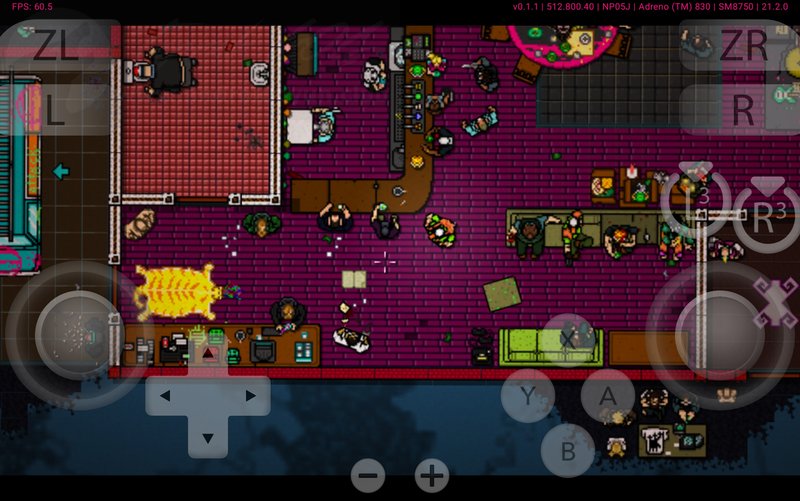
Task: Tap the R3 stick-click button
Action: click(x=766, y=214)
